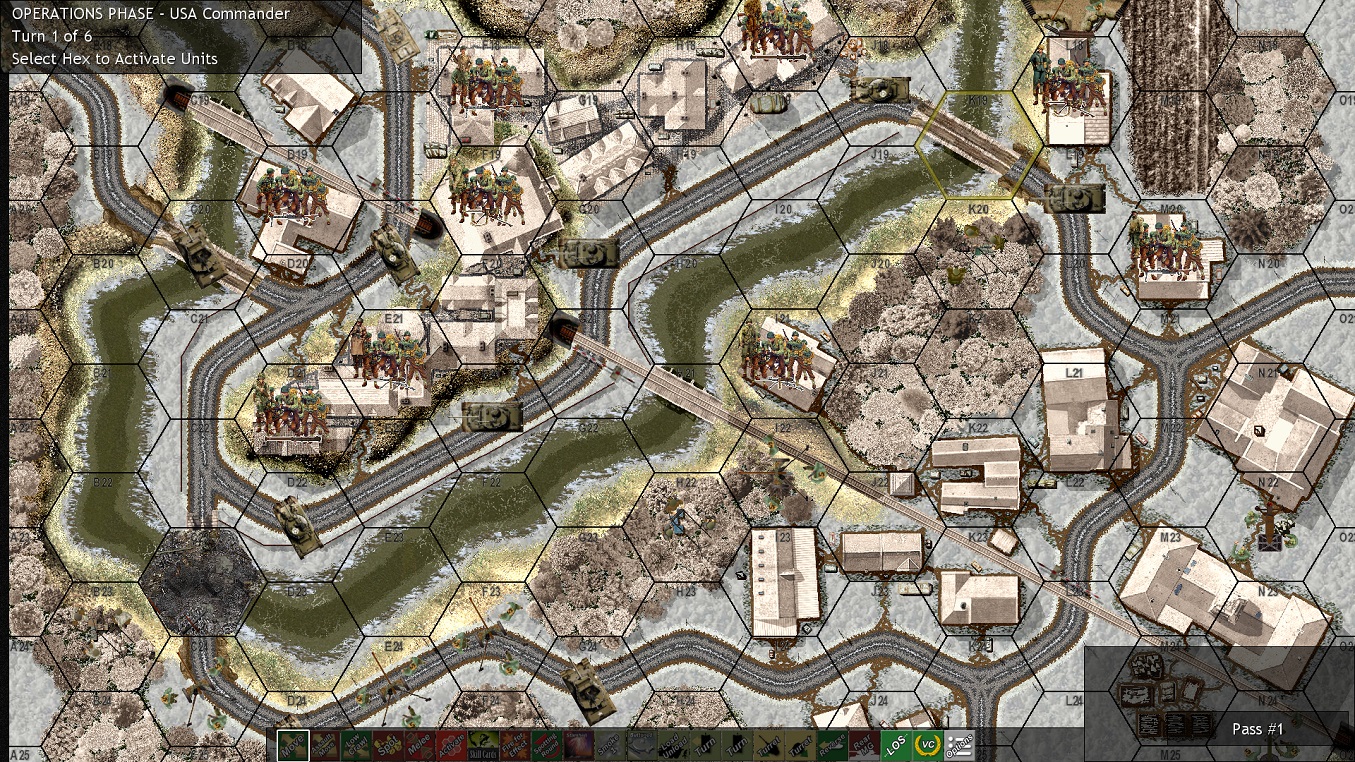
Task: Activate the Rear MG icon
Action: click(861, 744)
